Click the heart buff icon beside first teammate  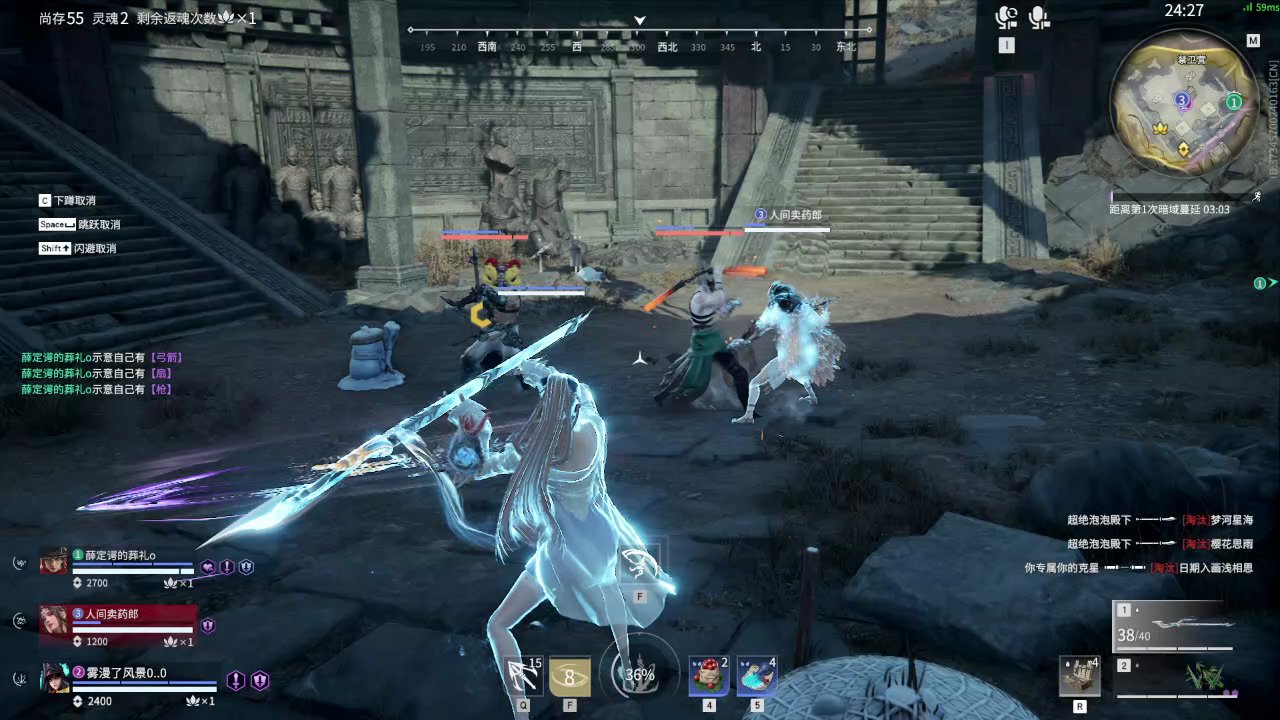tap(208, 567)
